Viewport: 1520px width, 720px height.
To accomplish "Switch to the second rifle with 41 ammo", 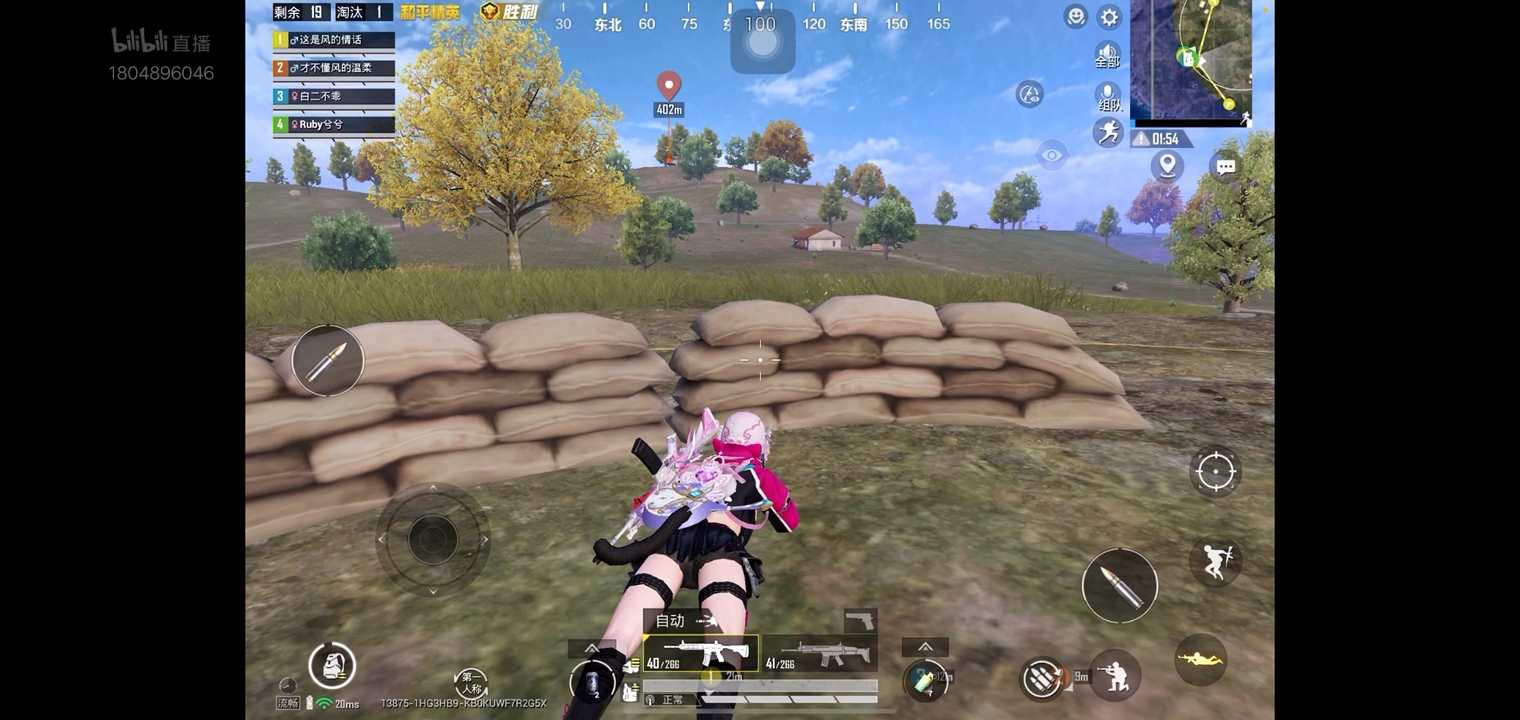I will (820, 653).
